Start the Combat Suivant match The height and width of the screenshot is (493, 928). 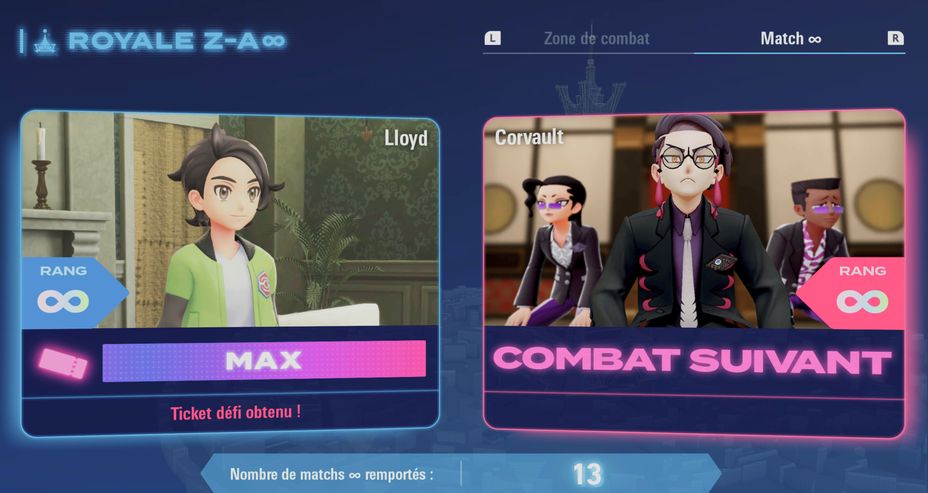(694, 360)
